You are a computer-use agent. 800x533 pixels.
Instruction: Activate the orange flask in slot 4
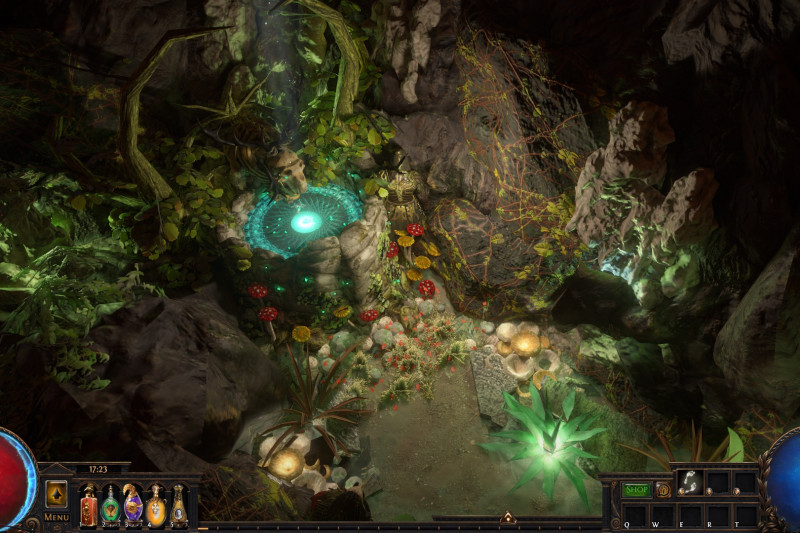(156, 506)
